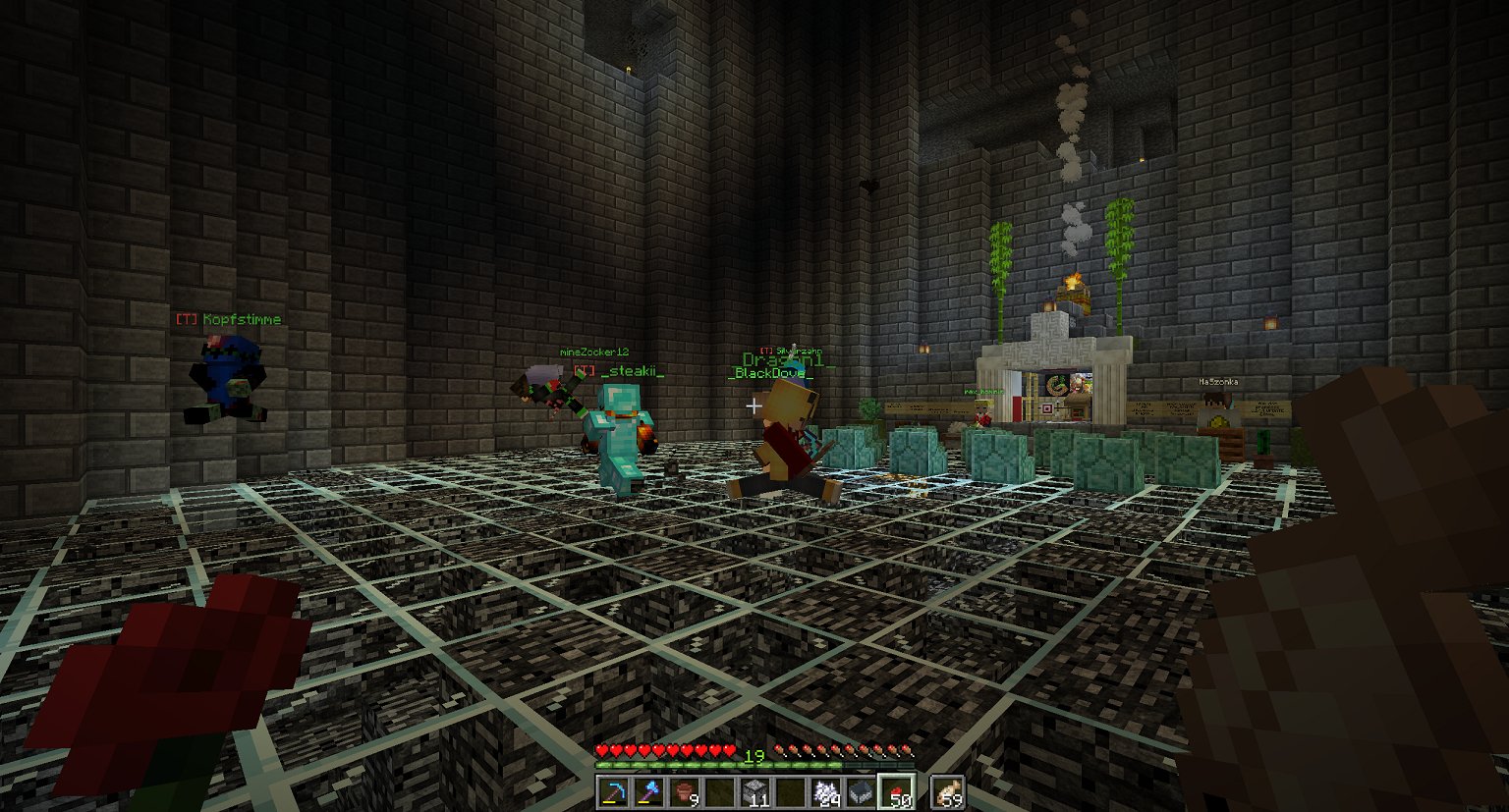Screen dimensions: 1509x812
Task: Select the diamond axe hotbar slot
Action: coord(649,791)
